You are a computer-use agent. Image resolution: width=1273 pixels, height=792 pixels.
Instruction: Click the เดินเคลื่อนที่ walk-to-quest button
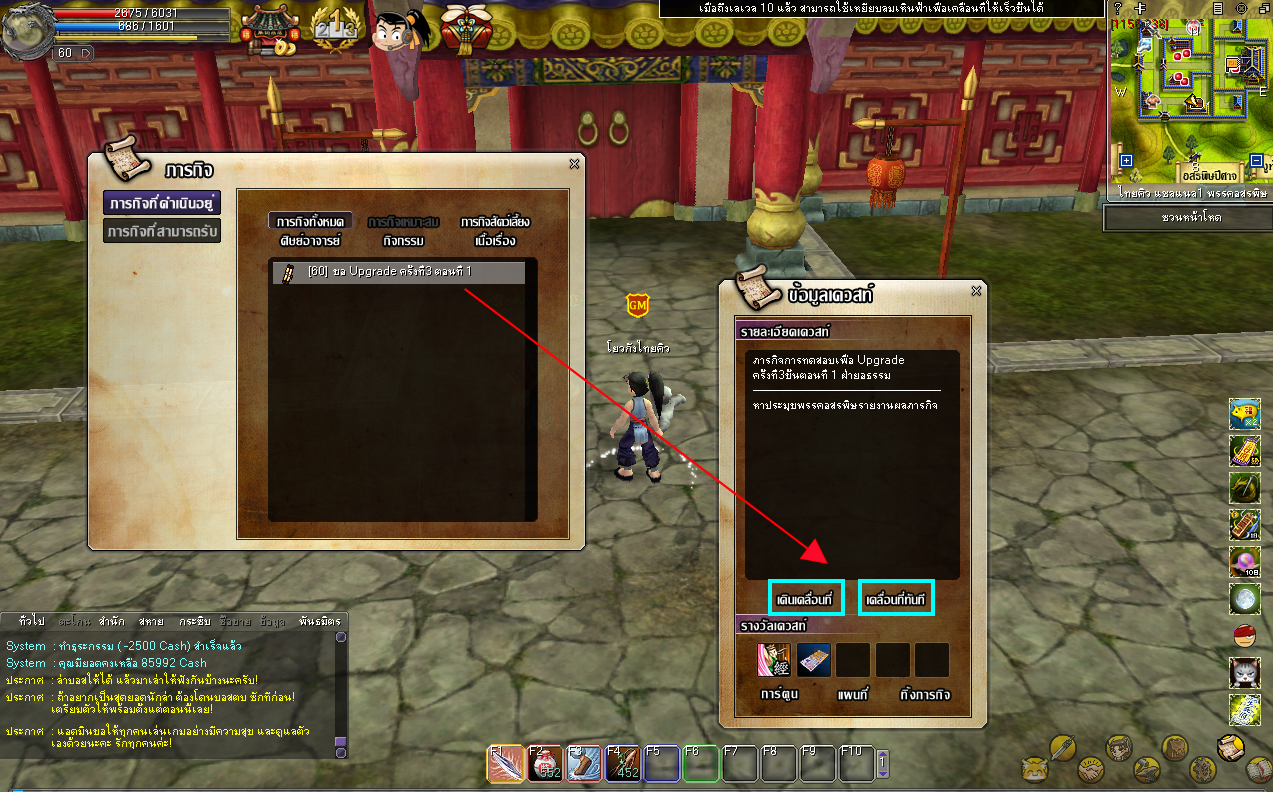point(806,598)
